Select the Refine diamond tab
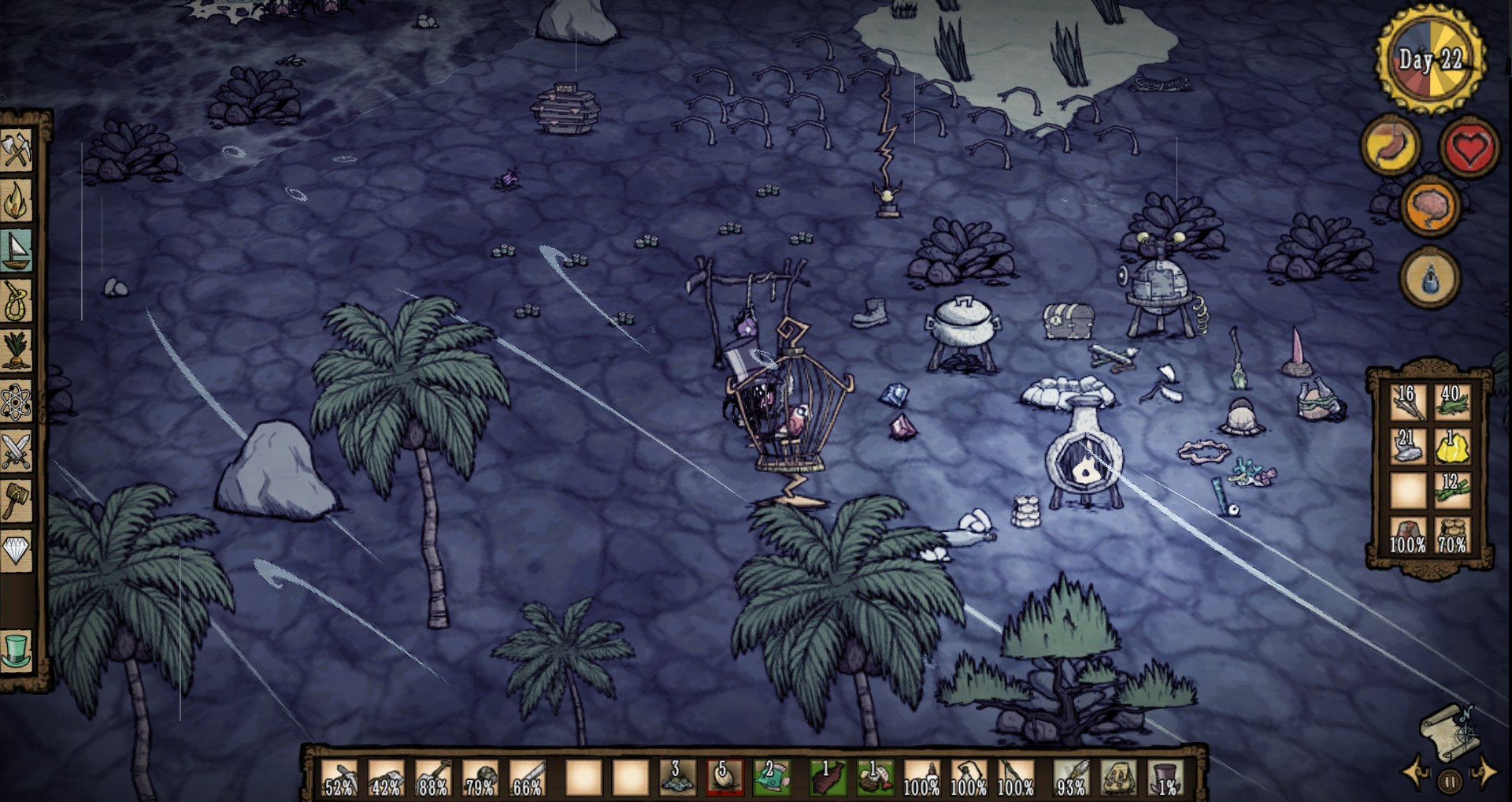This screenshot has height=802, width=1512. click(x=16, y=550)
